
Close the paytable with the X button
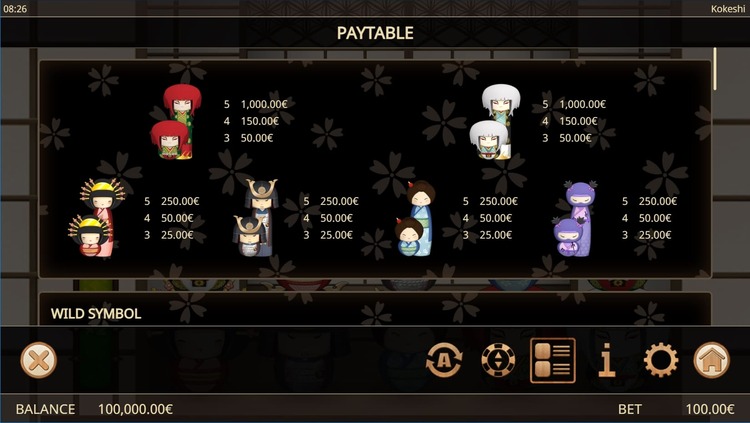(x=38, y=360)
